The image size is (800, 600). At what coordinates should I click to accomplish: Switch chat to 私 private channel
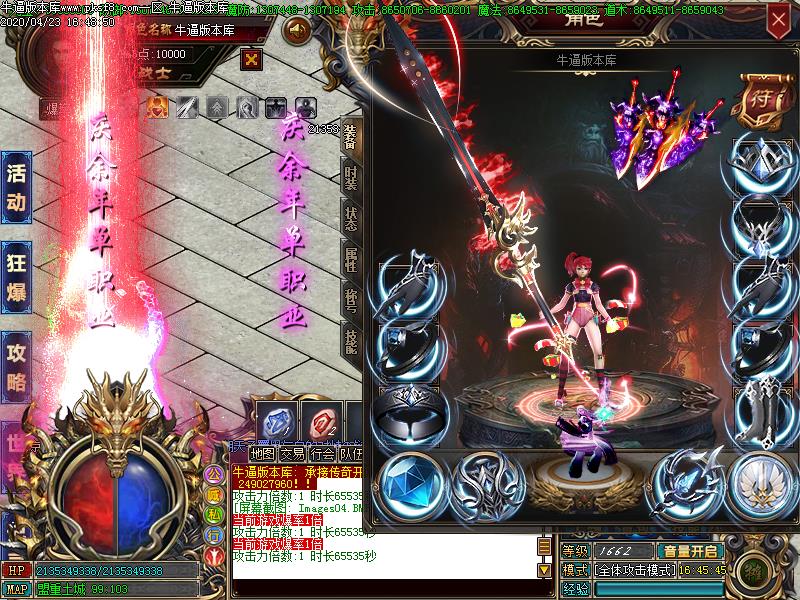(x=213, y=515)
